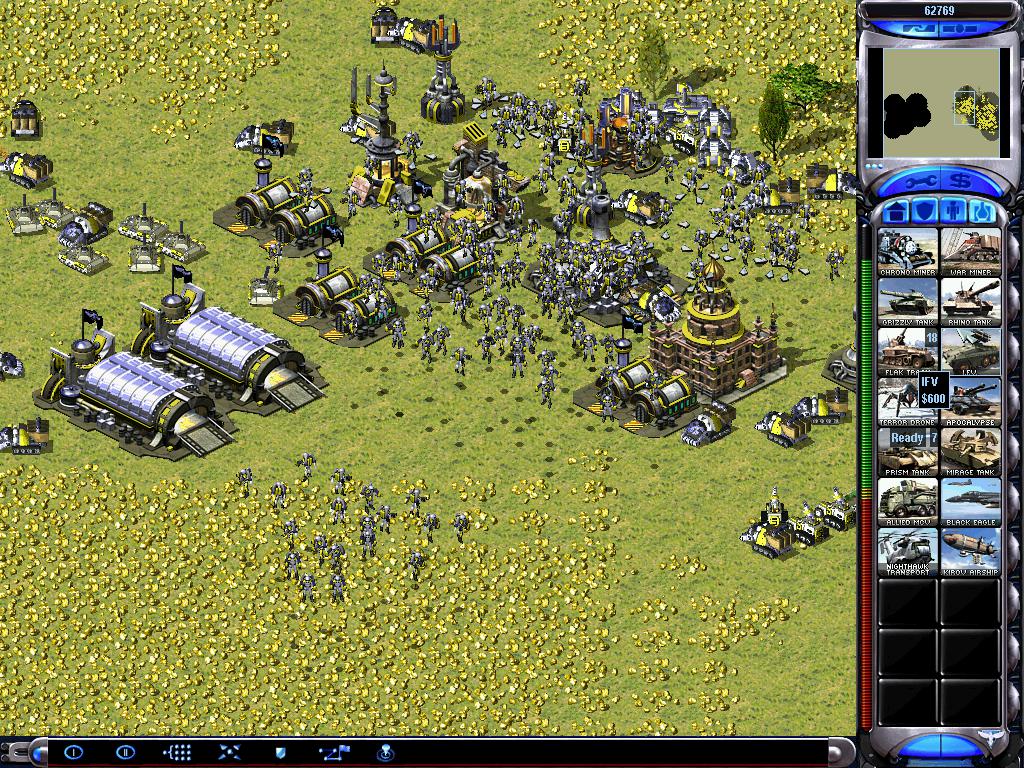Deploy the ready Prism Tank
Image resolution: width=1024 pixels, height=768 pixels.
[908, 452]
